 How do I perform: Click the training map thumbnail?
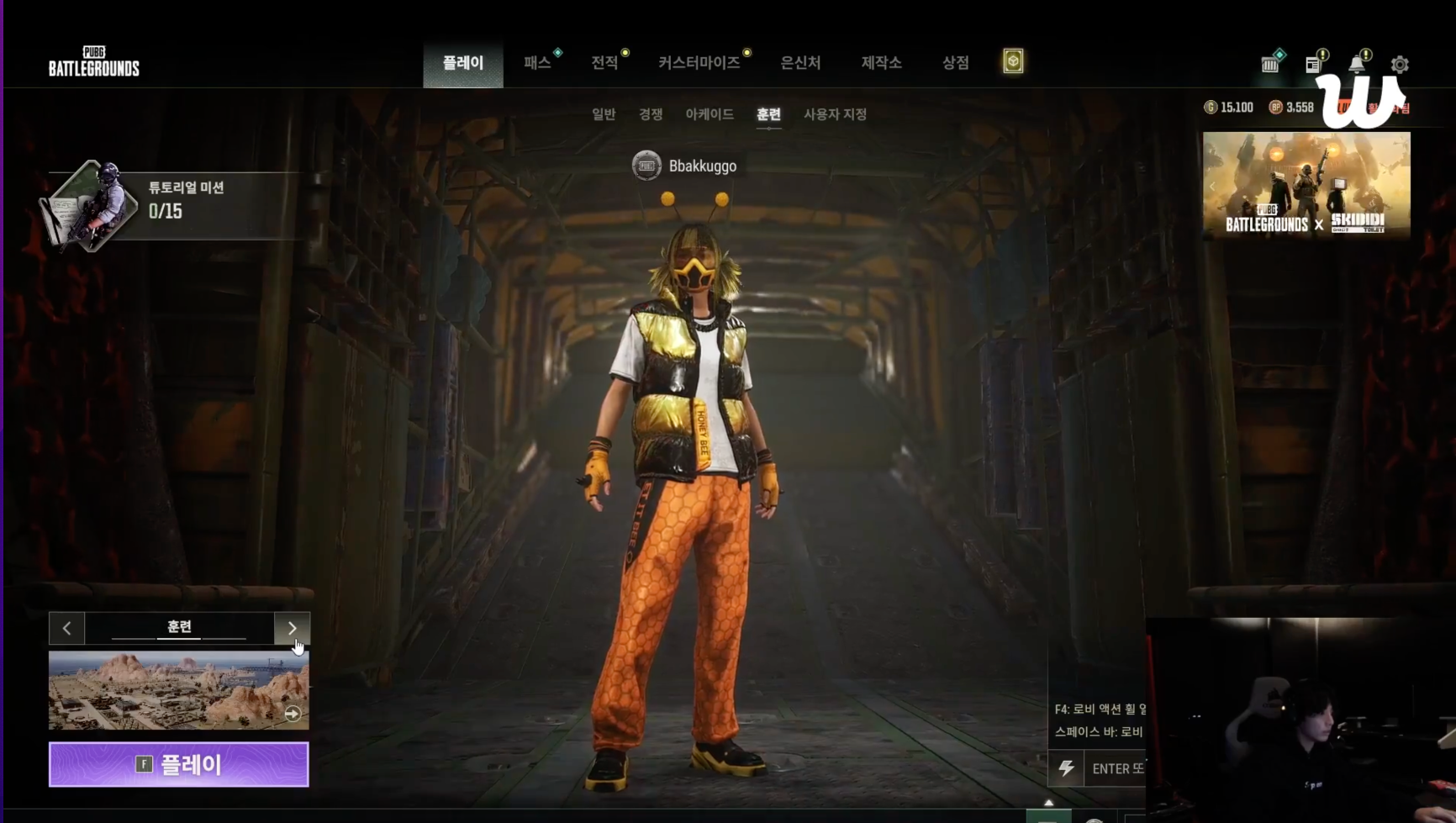tap(178, 690)
